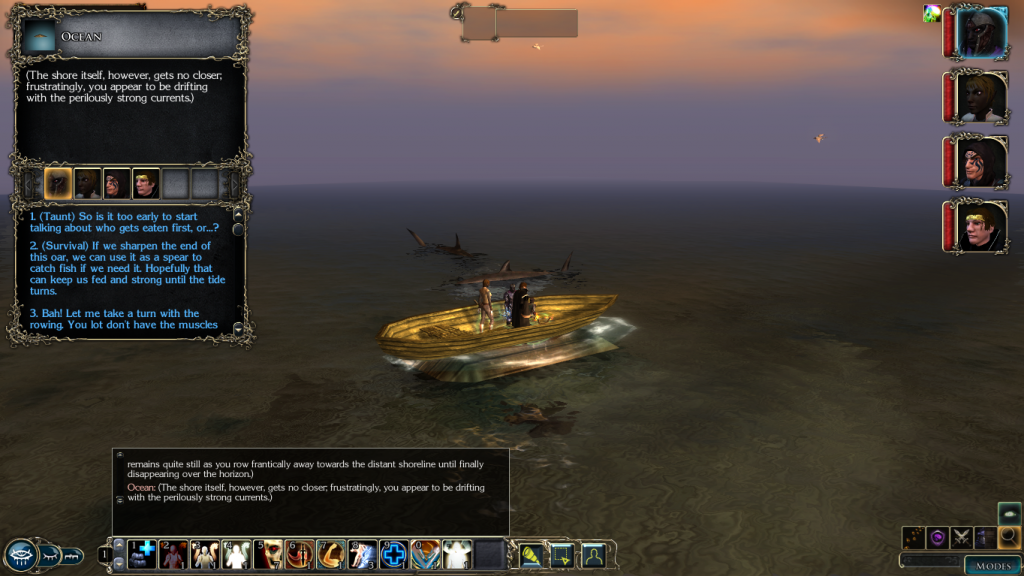
Task: Click the dialogue list's scroll-down arrow
Action: click(238, 328)
